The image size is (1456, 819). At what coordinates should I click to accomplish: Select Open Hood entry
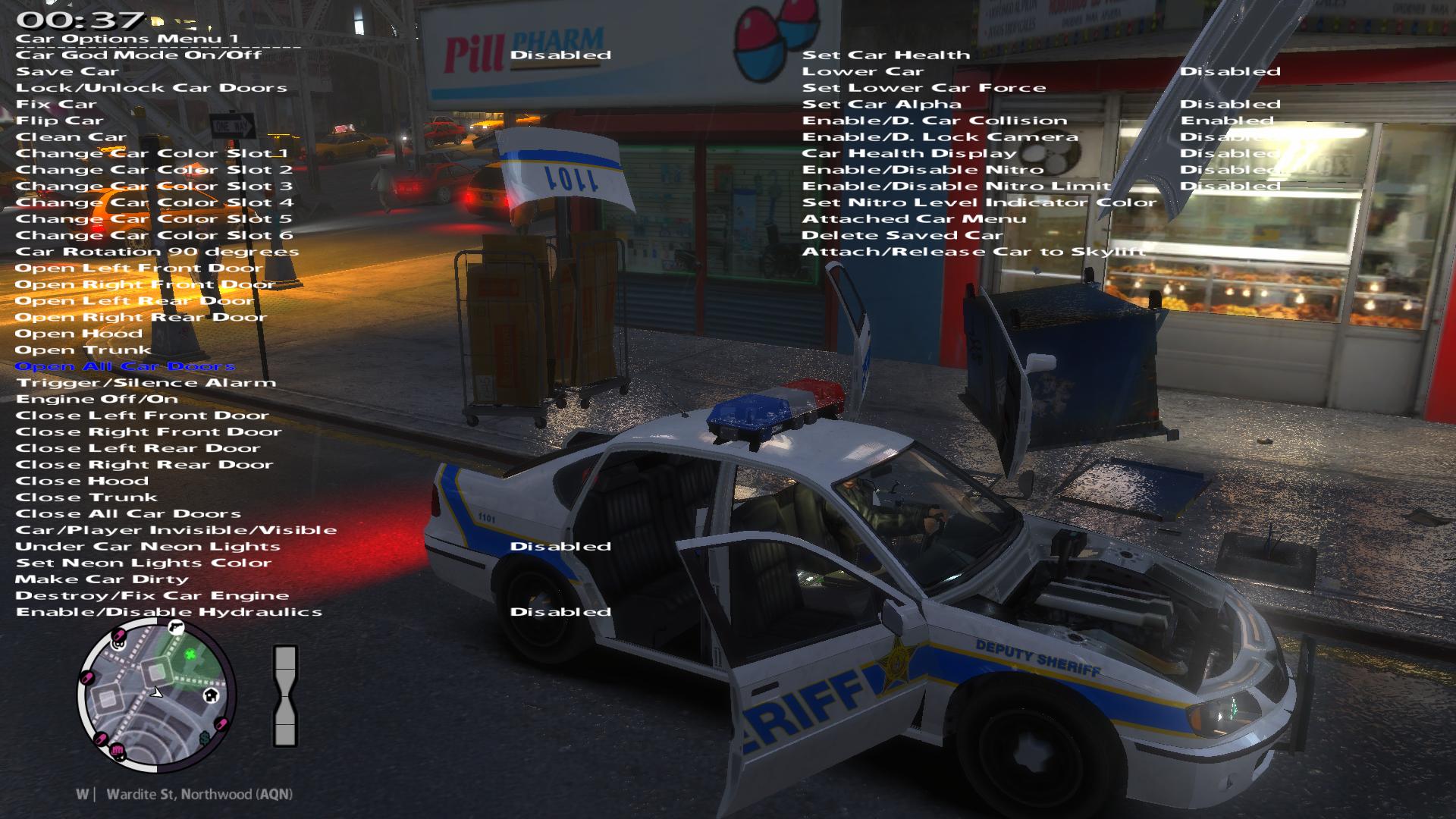tap(79, 334)
